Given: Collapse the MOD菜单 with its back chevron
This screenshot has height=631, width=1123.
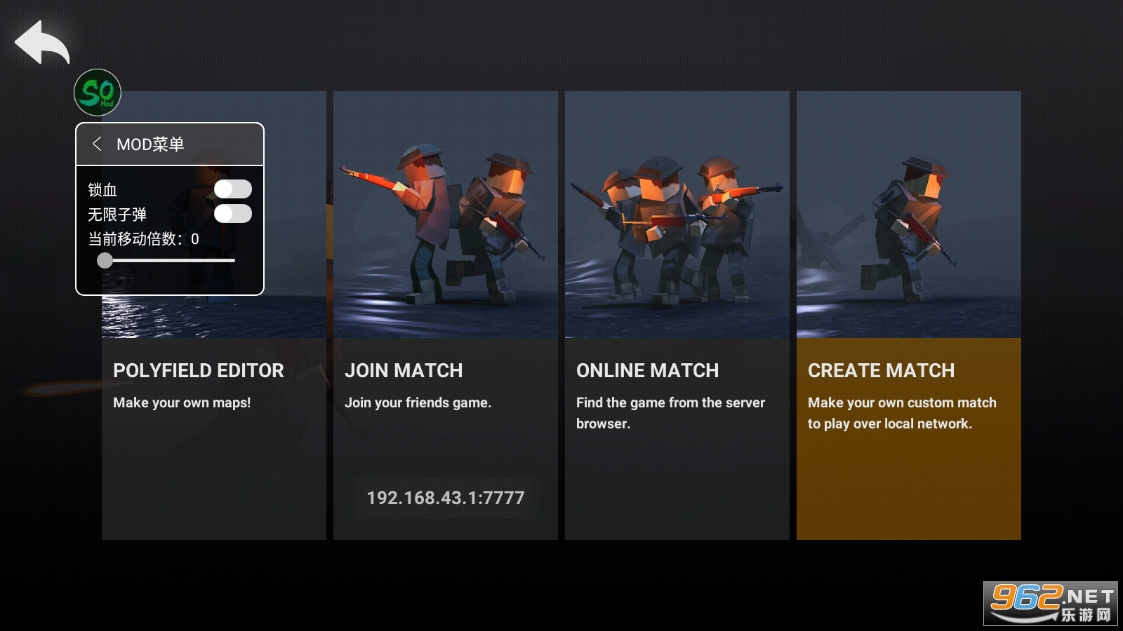Looking at the screenshot, I should tap(97, 144).
